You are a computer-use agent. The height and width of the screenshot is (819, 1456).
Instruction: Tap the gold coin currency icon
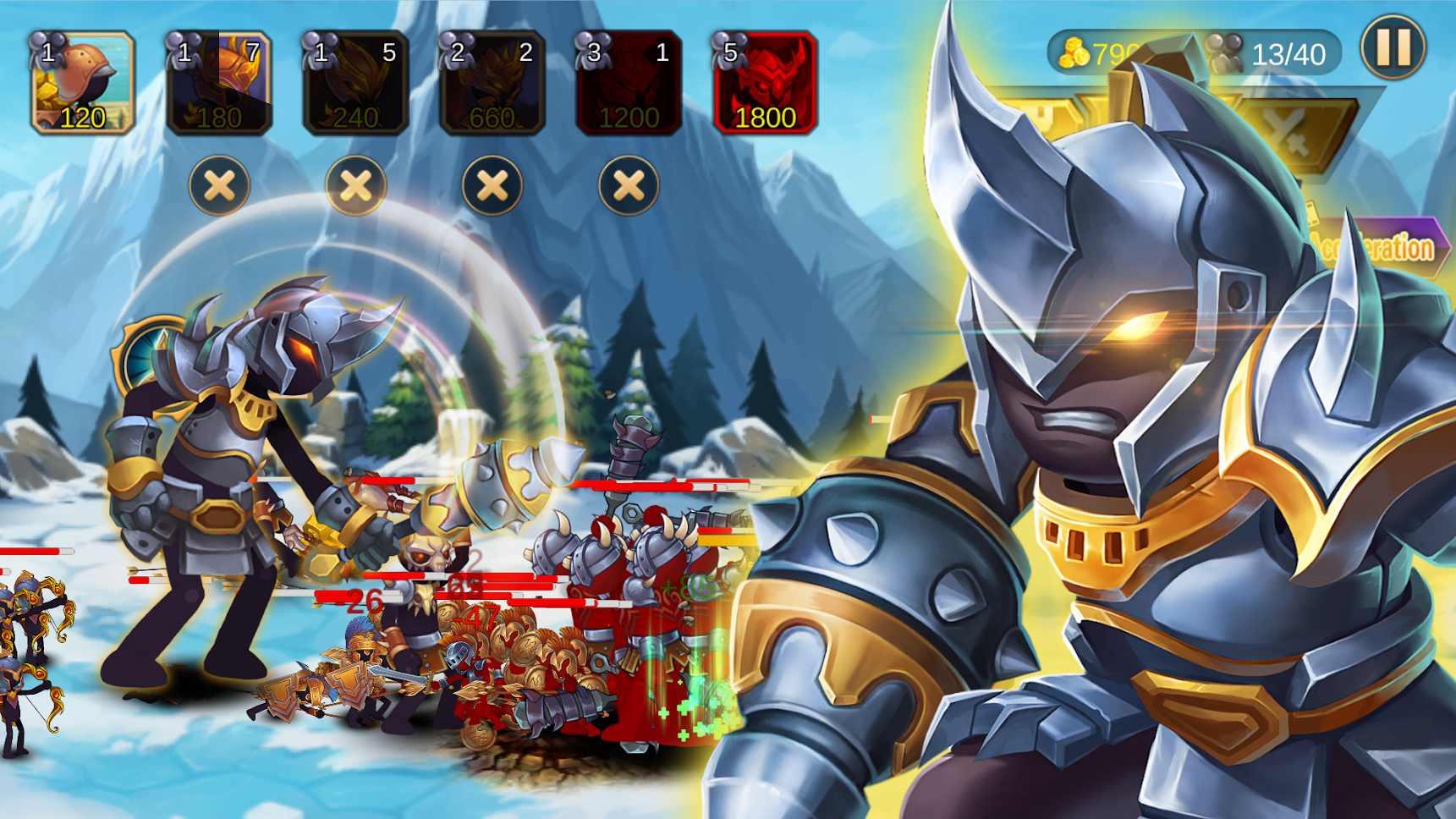1073,52
